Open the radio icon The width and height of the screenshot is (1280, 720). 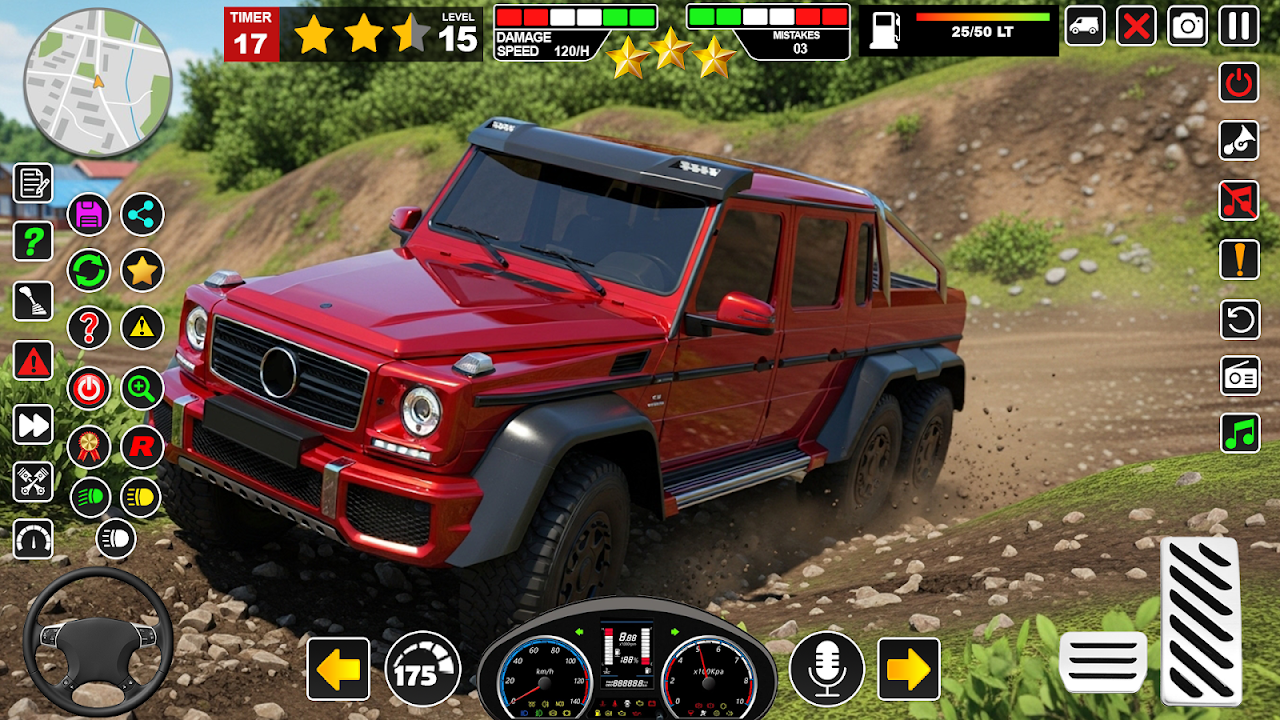click(1239, 376)
